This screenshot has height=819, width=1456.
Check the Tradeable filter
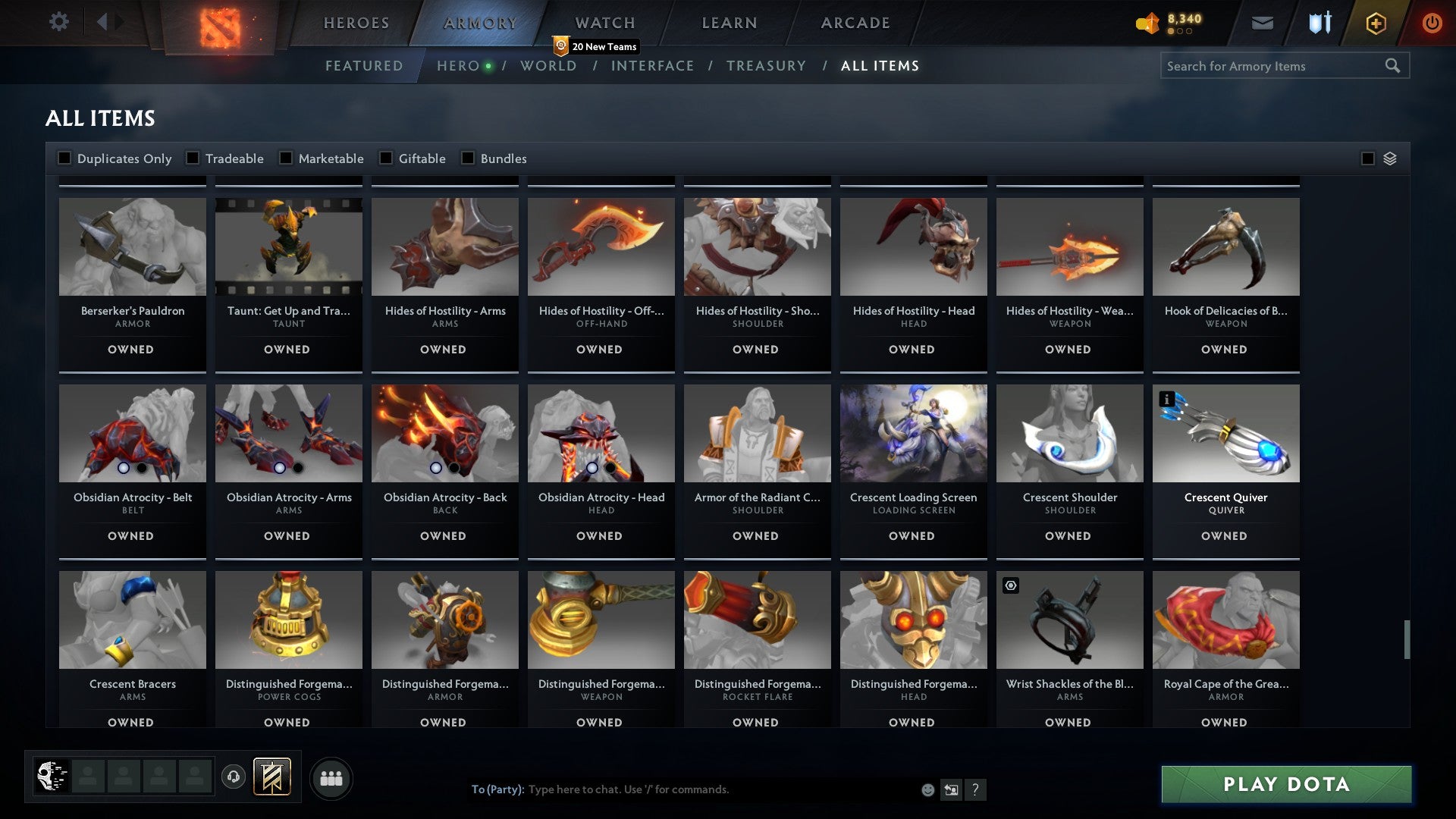[x=194, y=158]
